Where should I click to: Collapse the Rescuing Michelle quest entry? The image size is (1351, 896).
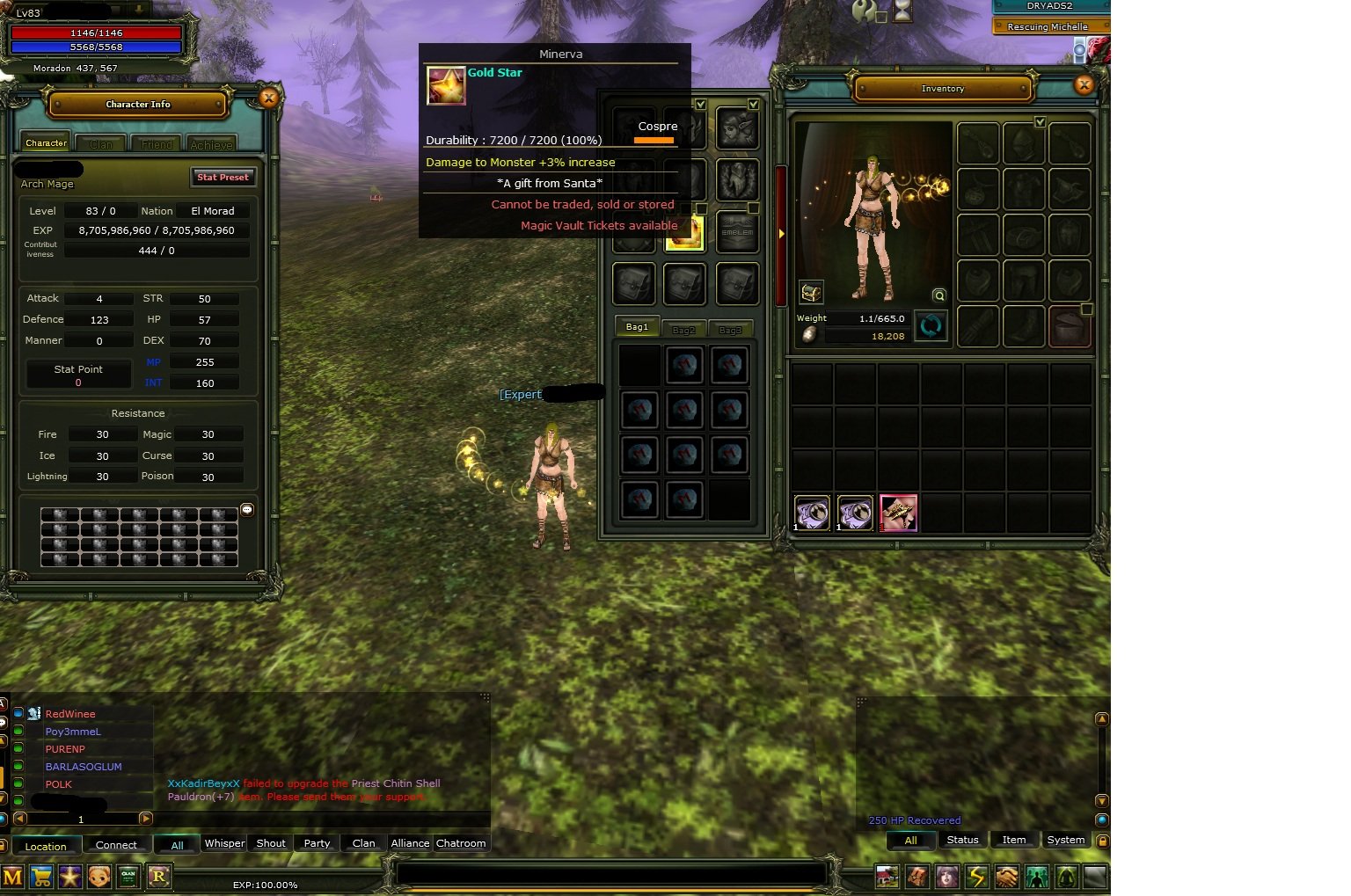(x=1050, y=26)
